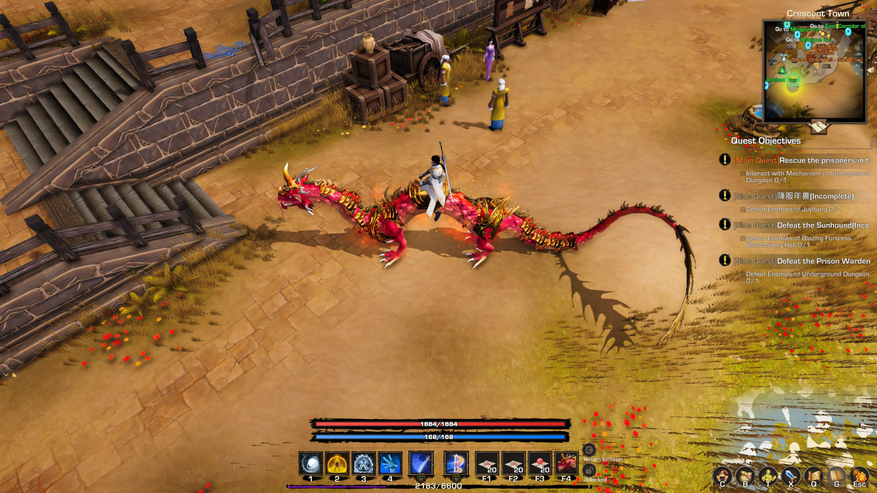Activate the golden aura skill in slot 2
Screen dimensions: 877x493
337,464
